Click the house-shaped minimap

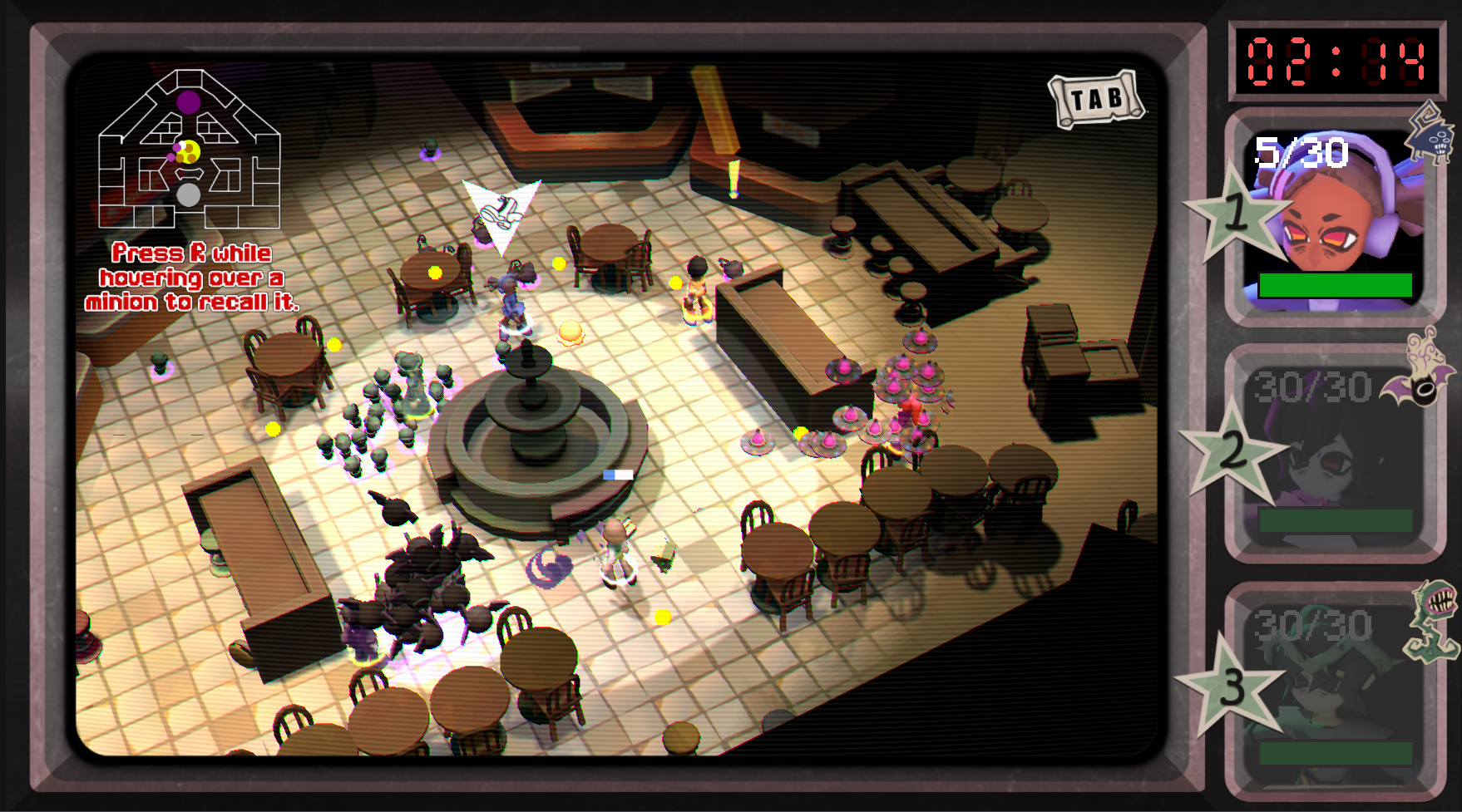(189, 151)
